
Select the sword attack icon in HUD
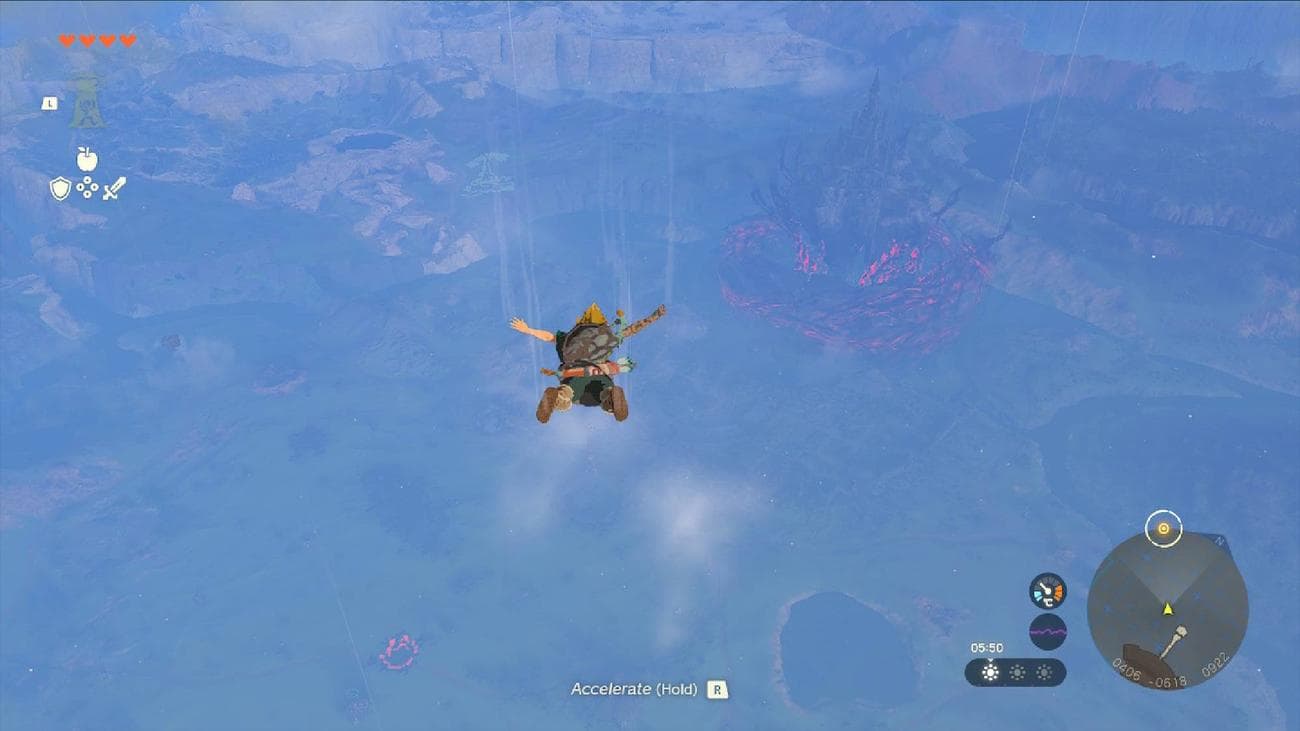tap(115, 188)
